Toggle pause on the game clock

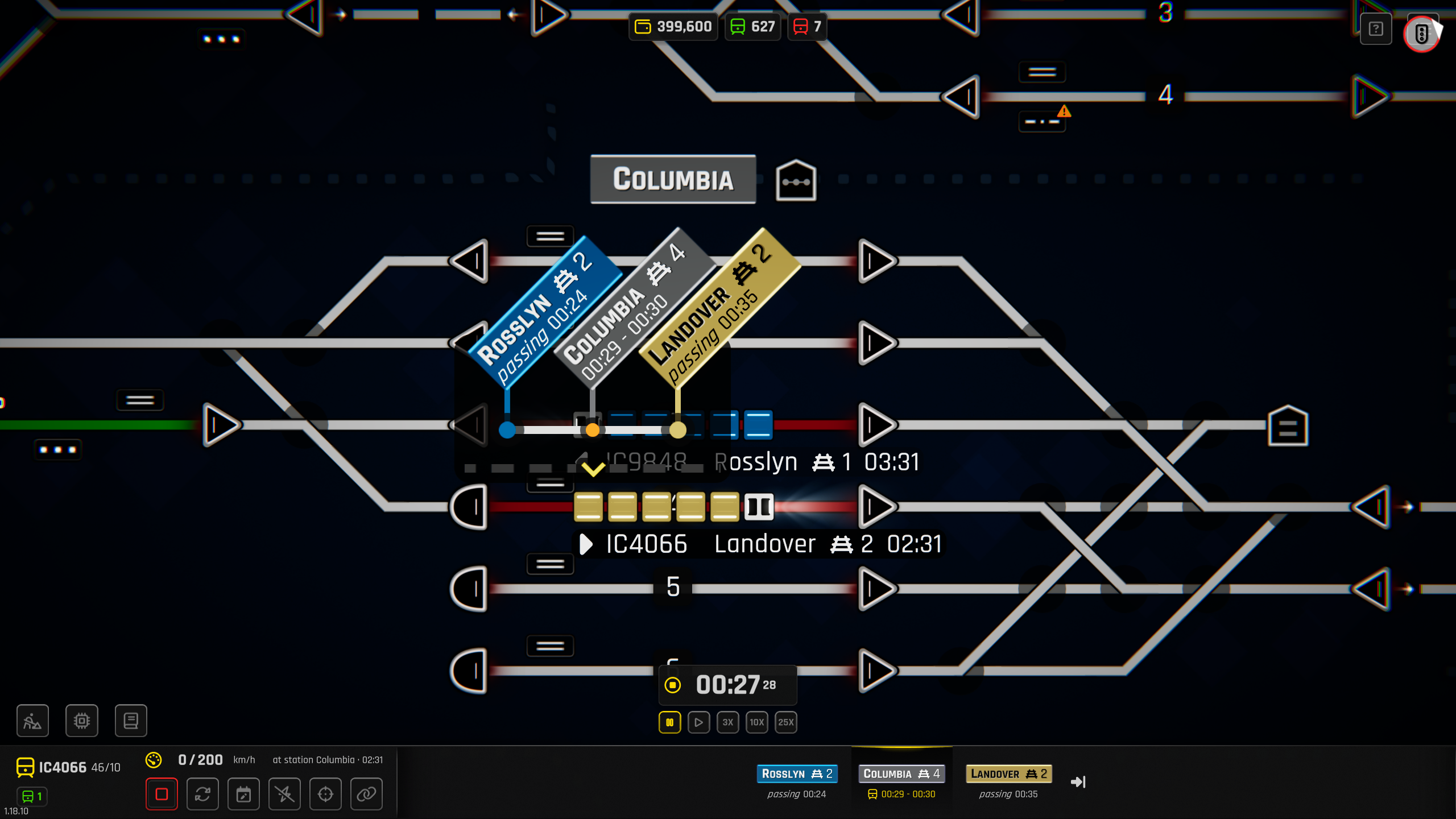coord(670,722)
